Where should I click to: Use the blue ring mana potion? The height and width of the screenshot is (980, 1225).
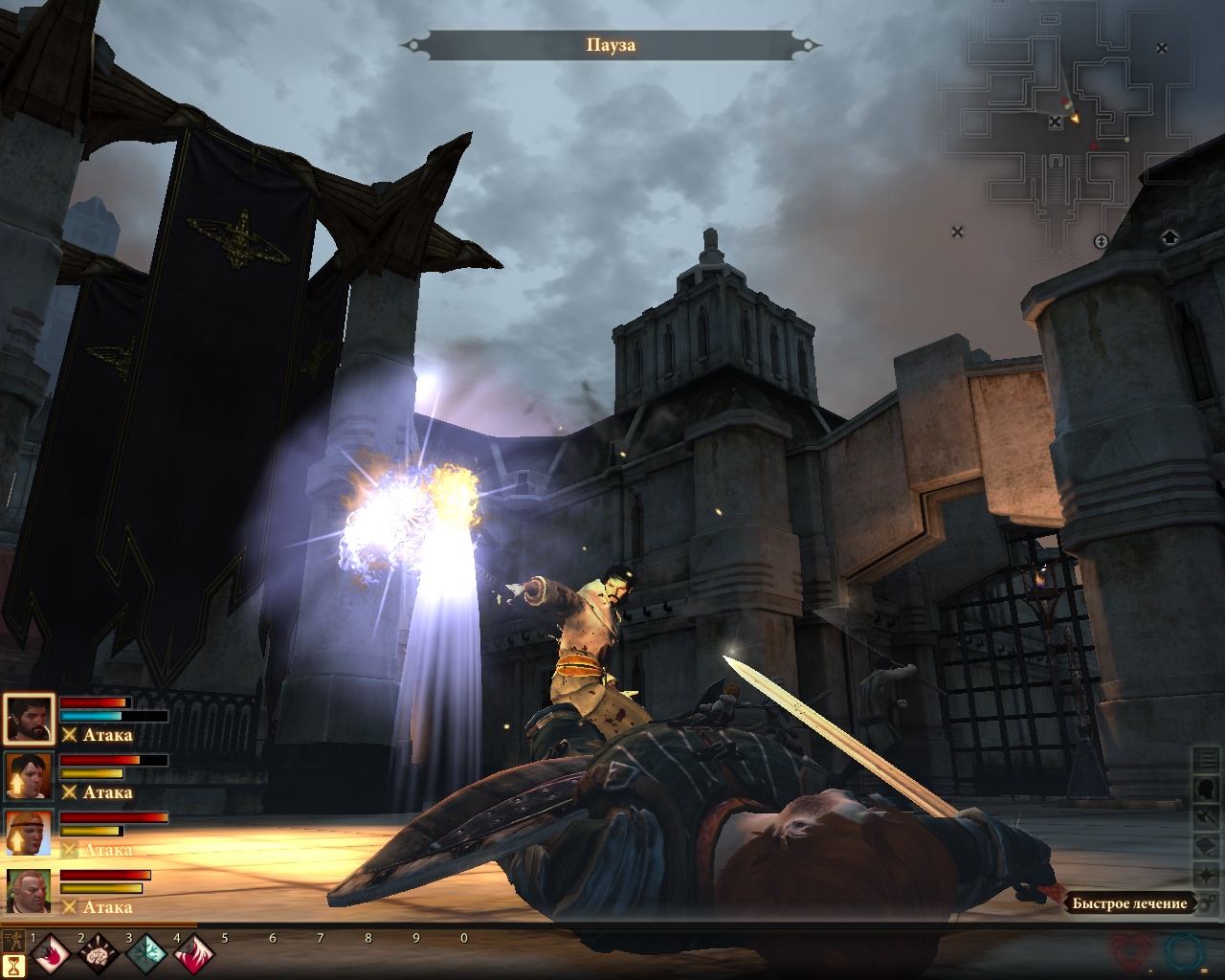point(1184,952)
